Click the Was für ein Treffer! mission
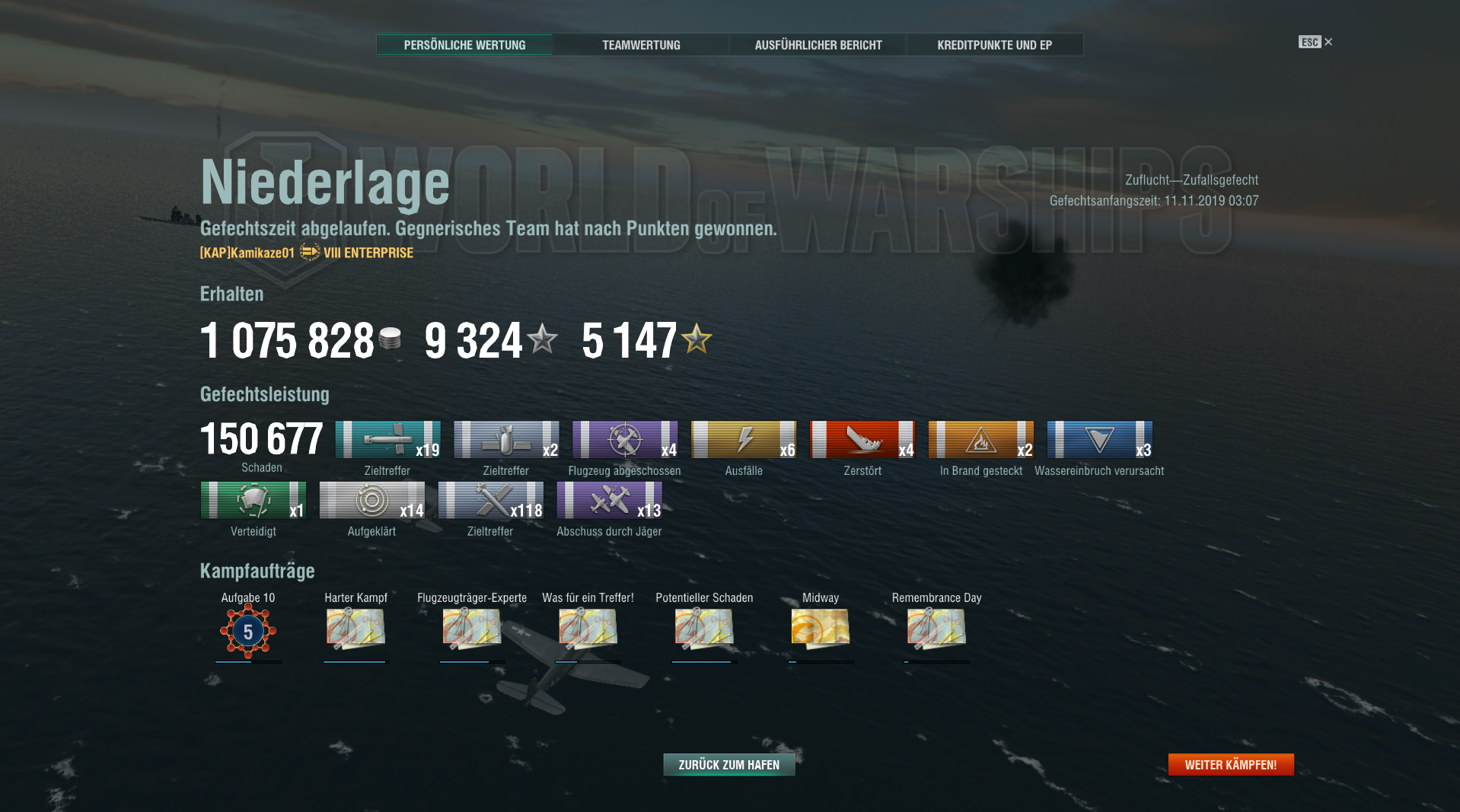The image size is (1460, 812). tap(588, 629)
